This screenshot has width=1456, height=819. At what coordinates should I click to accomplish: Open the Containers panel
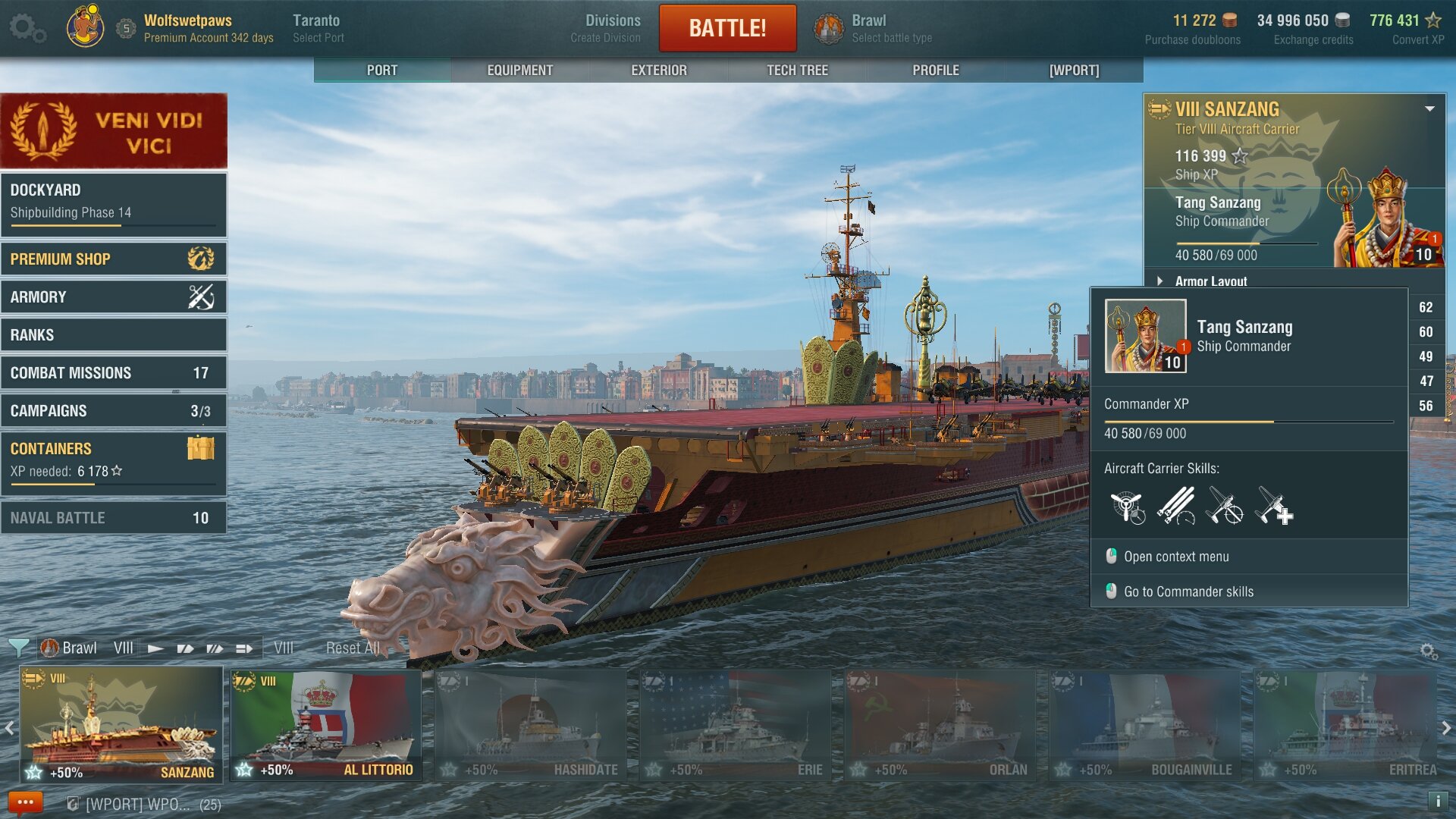114,459
